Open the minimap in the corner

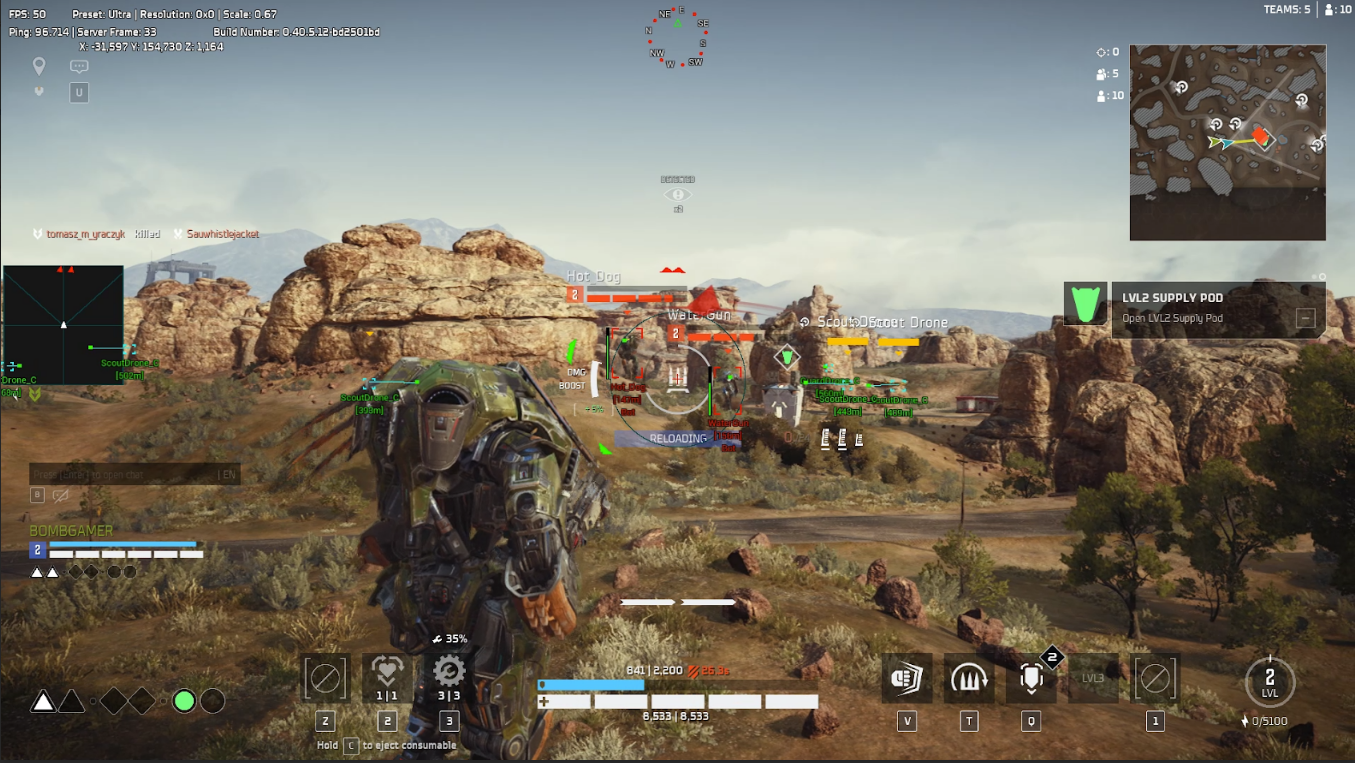pyautogui.click(x=1227, y=142)
